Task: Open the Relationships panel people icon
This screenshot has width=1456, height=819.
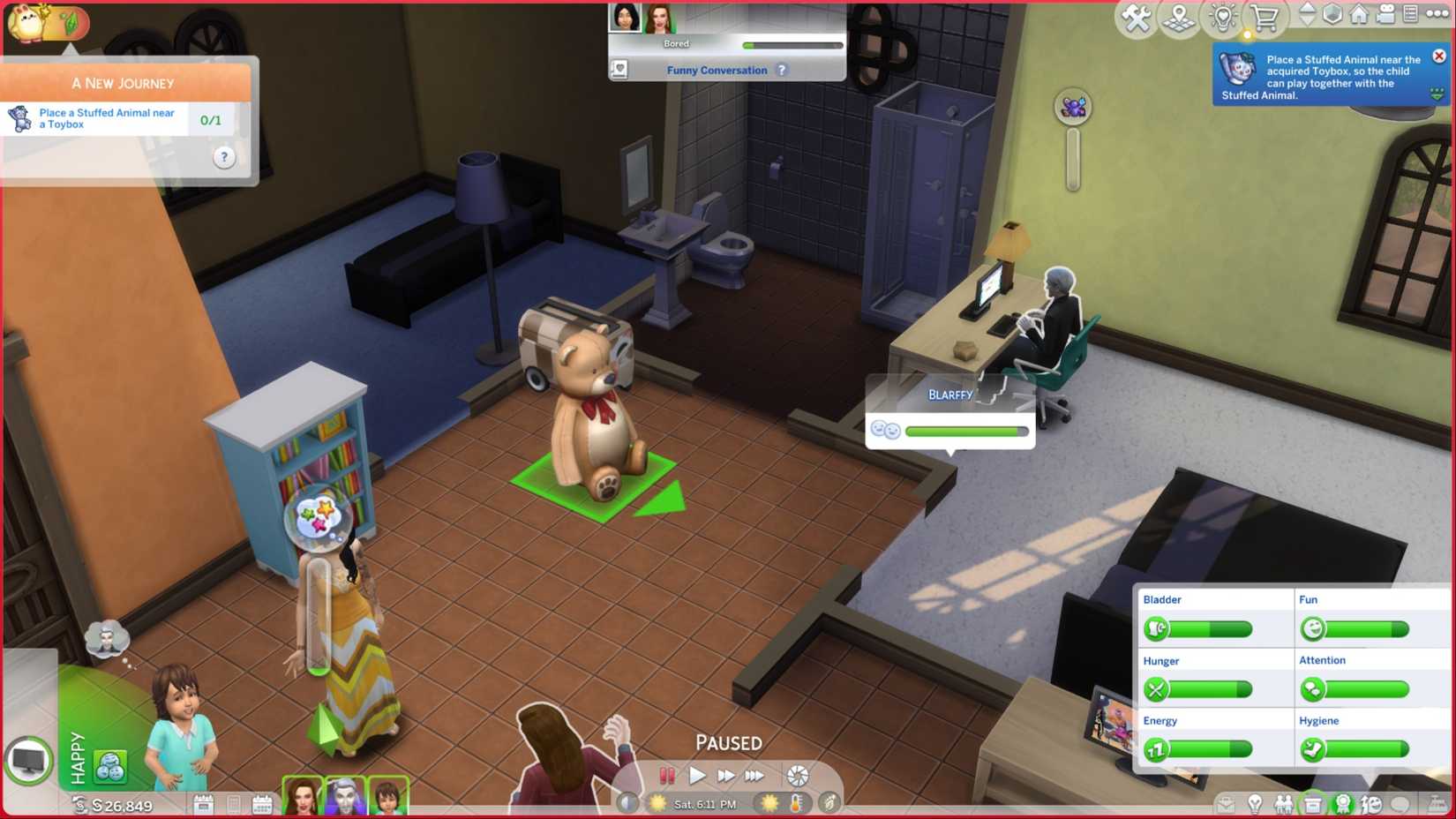Action: click(1284, 804)
